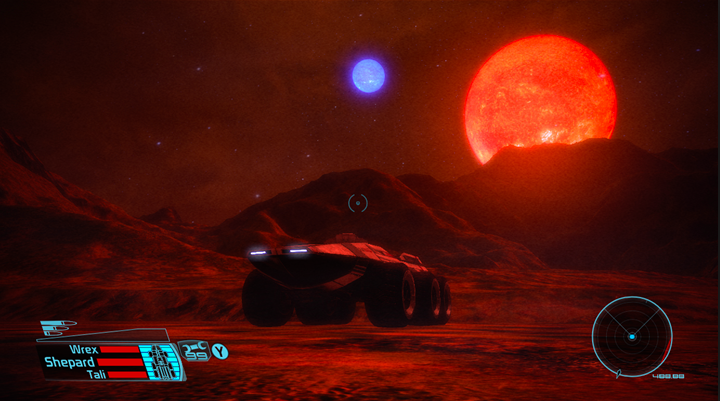Click the Mako vehicle shield diagram
720x401 pixels.
[161, 361]
